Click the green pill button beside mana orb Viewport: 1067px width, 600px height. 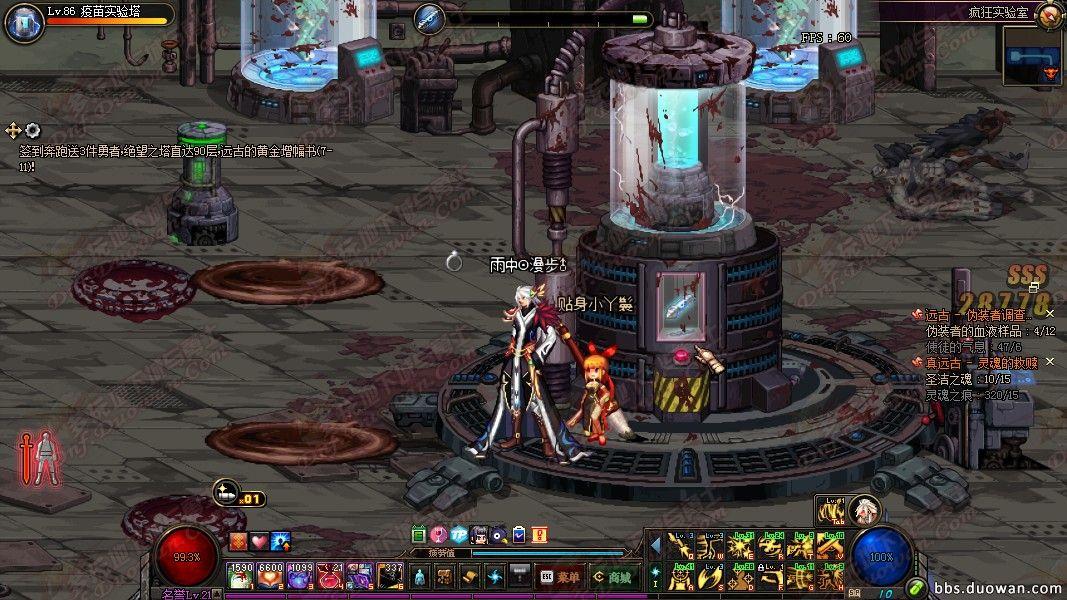coord(916,586)
